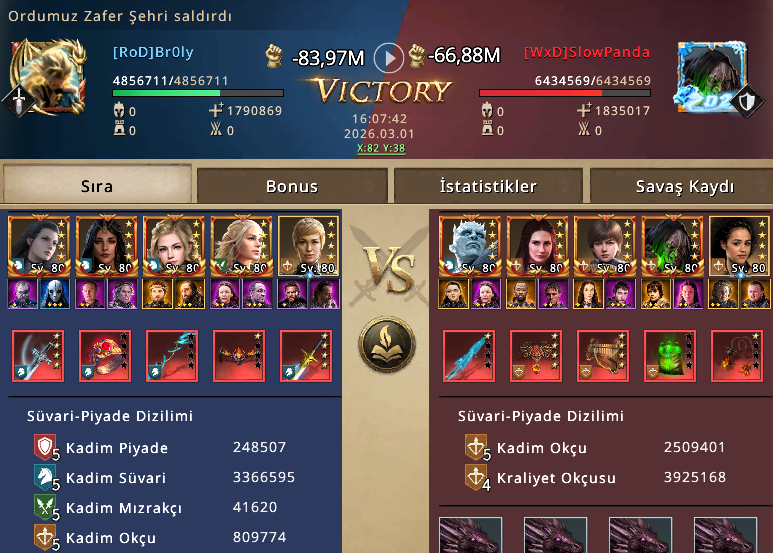Inspect the red helmet equipment slot
The height and width of the screenshot is (553, 773).
[x=105, y=357]
